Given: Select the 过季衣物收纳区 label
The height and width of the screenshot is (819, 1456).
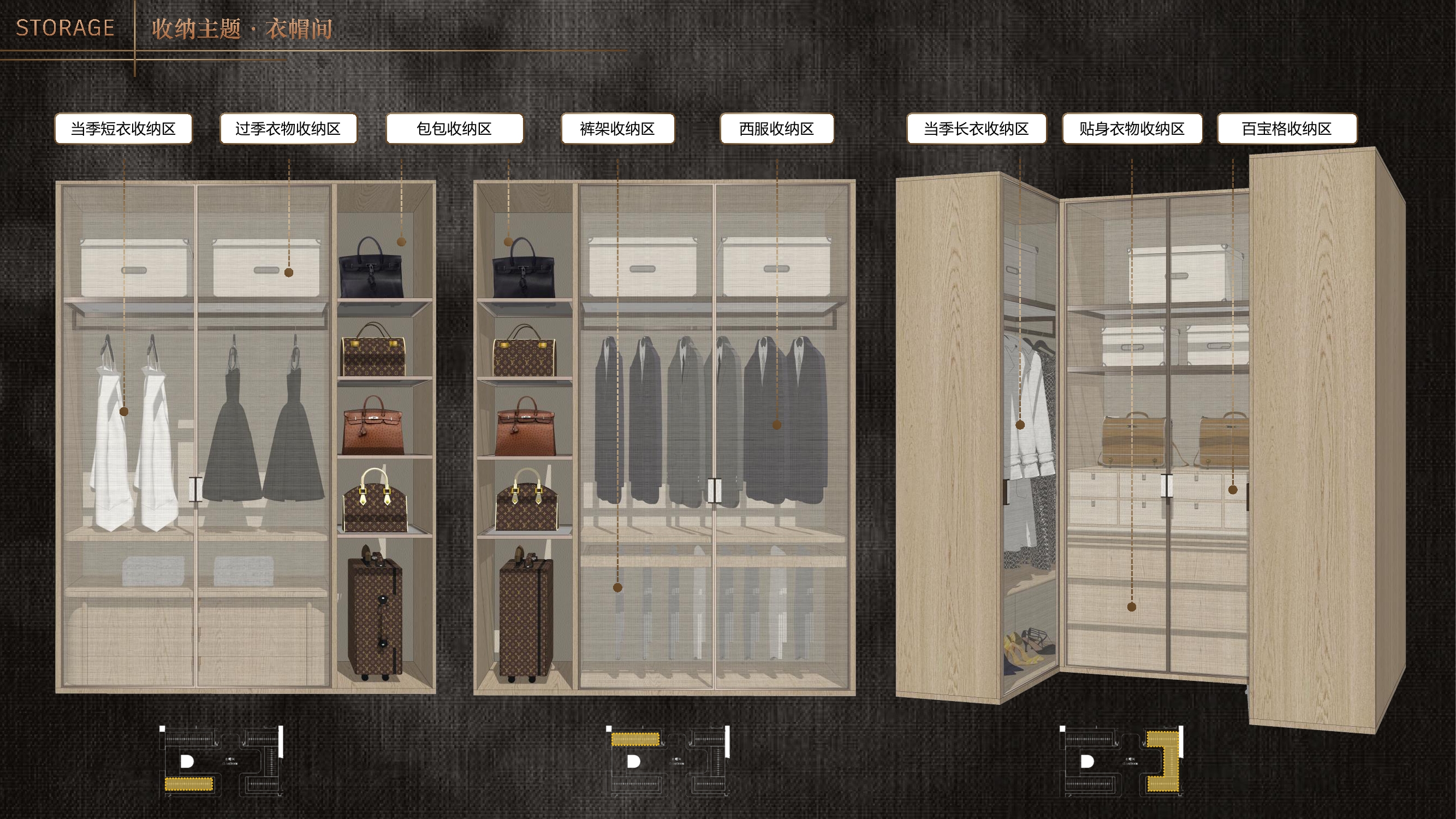Looking at the screenshot, I should [288, 129].
